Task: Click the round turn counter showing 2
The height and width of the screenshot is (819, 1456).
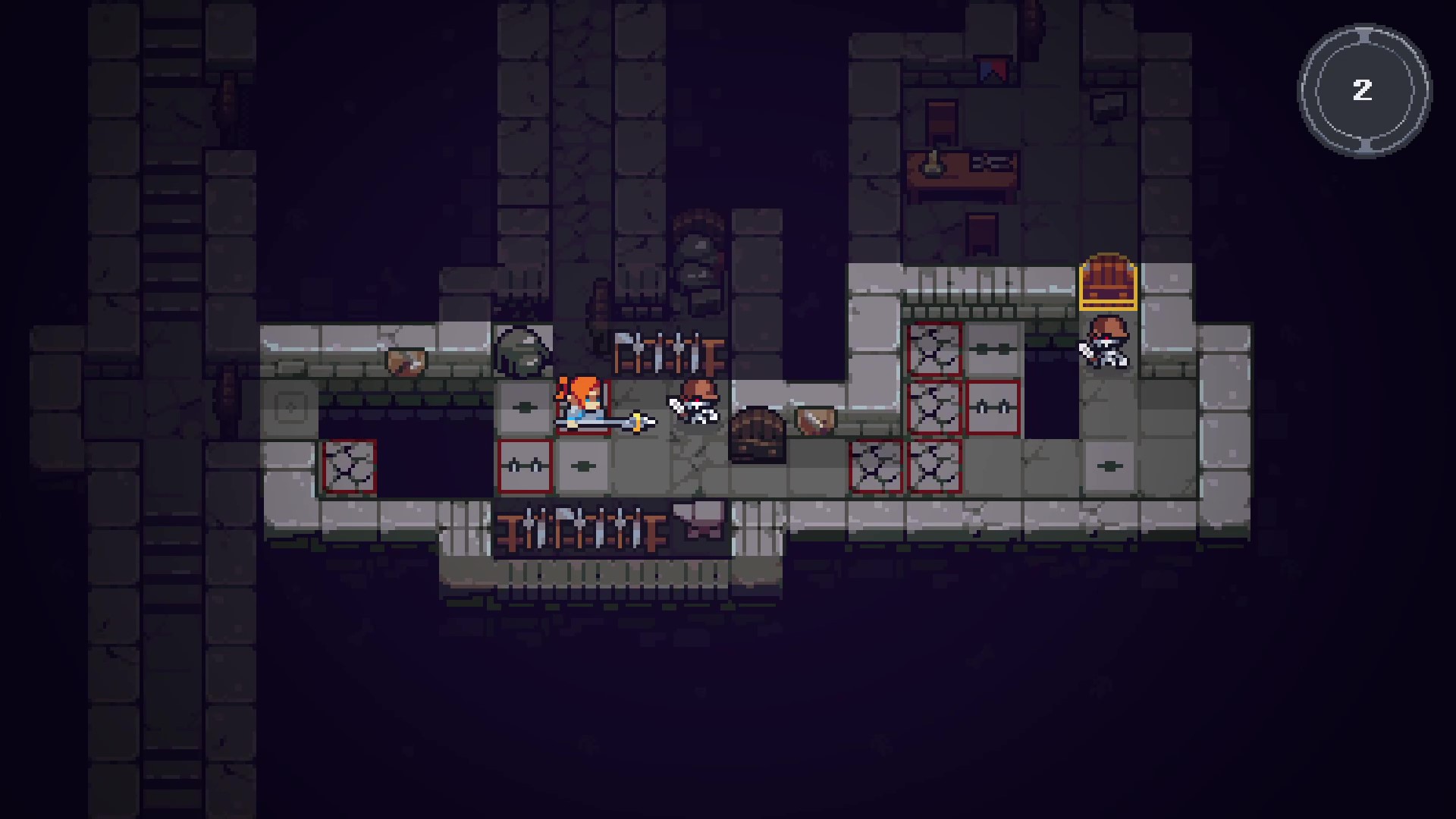Action: (1363, 91)
